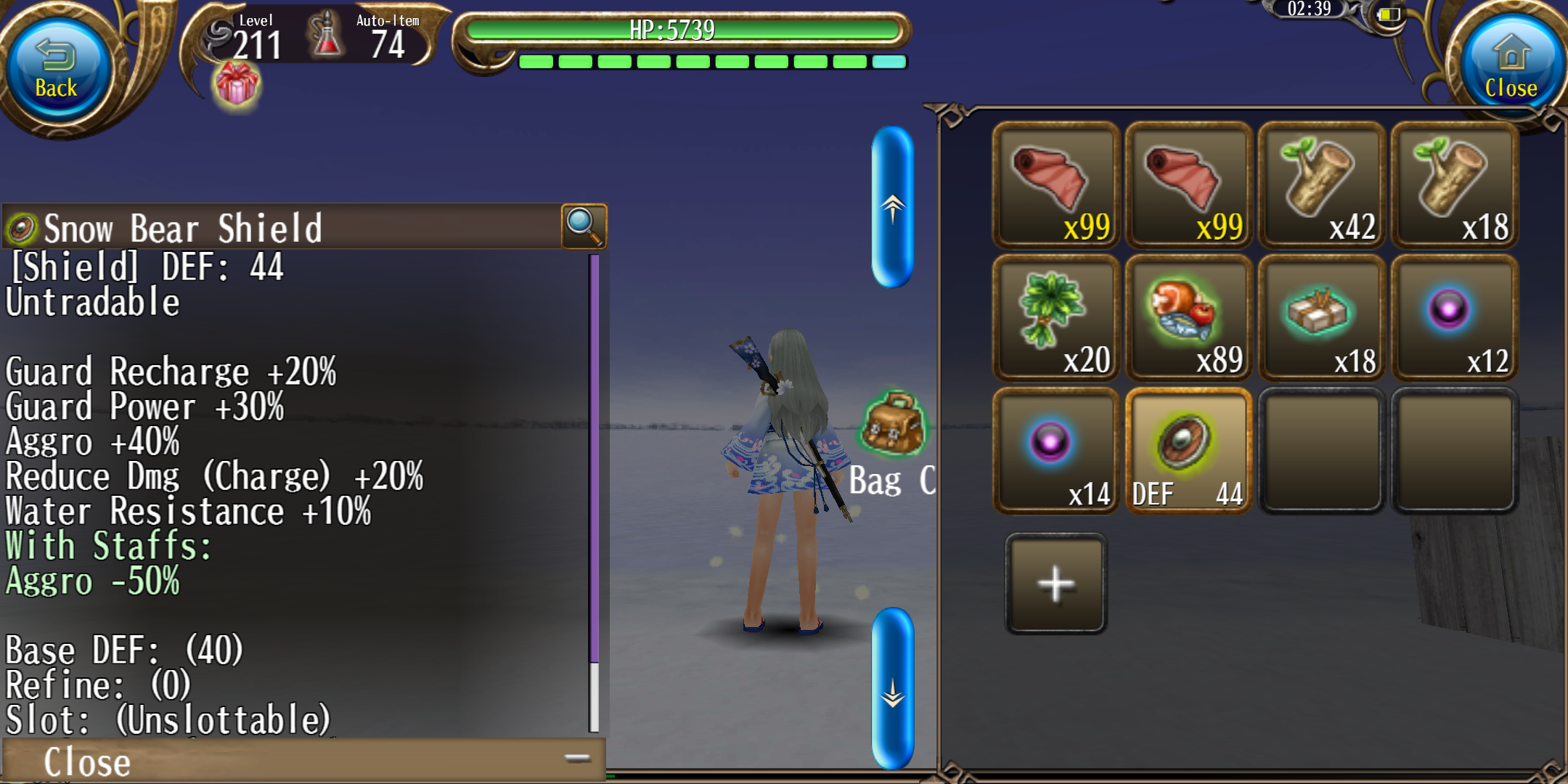Pick the wrapped parcel item x18
1568x784 pixels.
pyautogui.click(x=1321, y=318)
